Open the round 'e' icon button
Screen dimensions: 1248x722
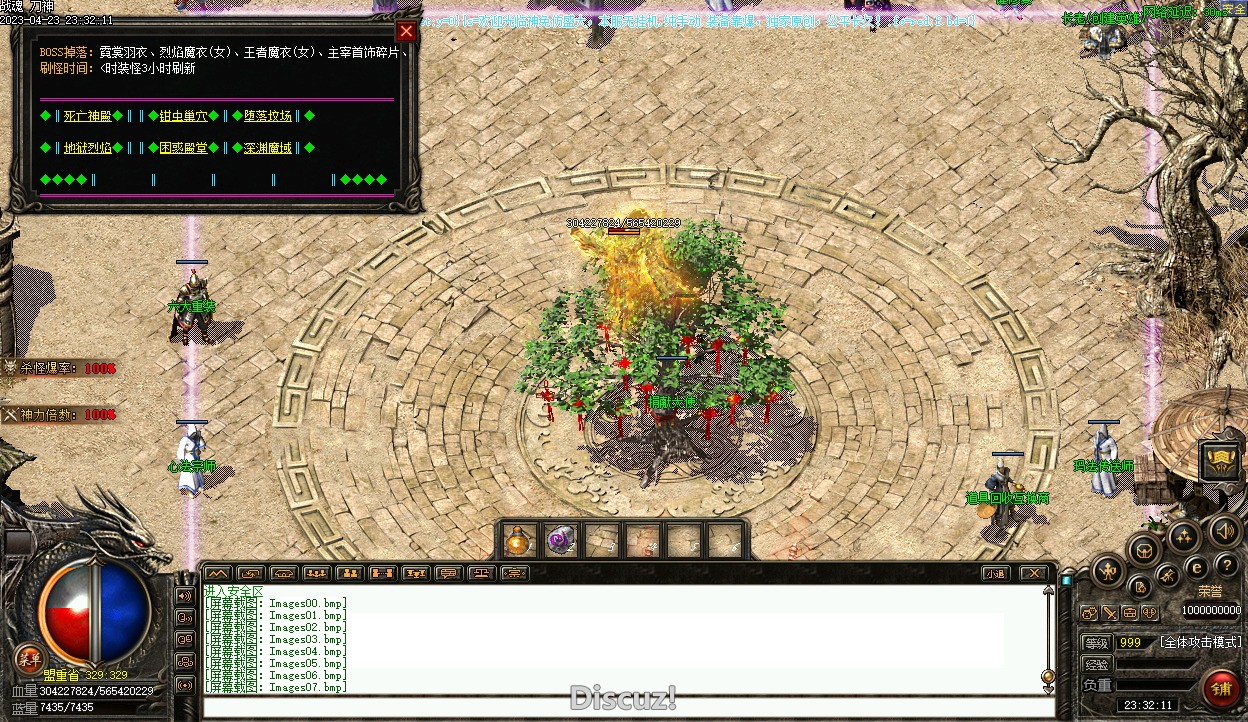click(1196, 568)
